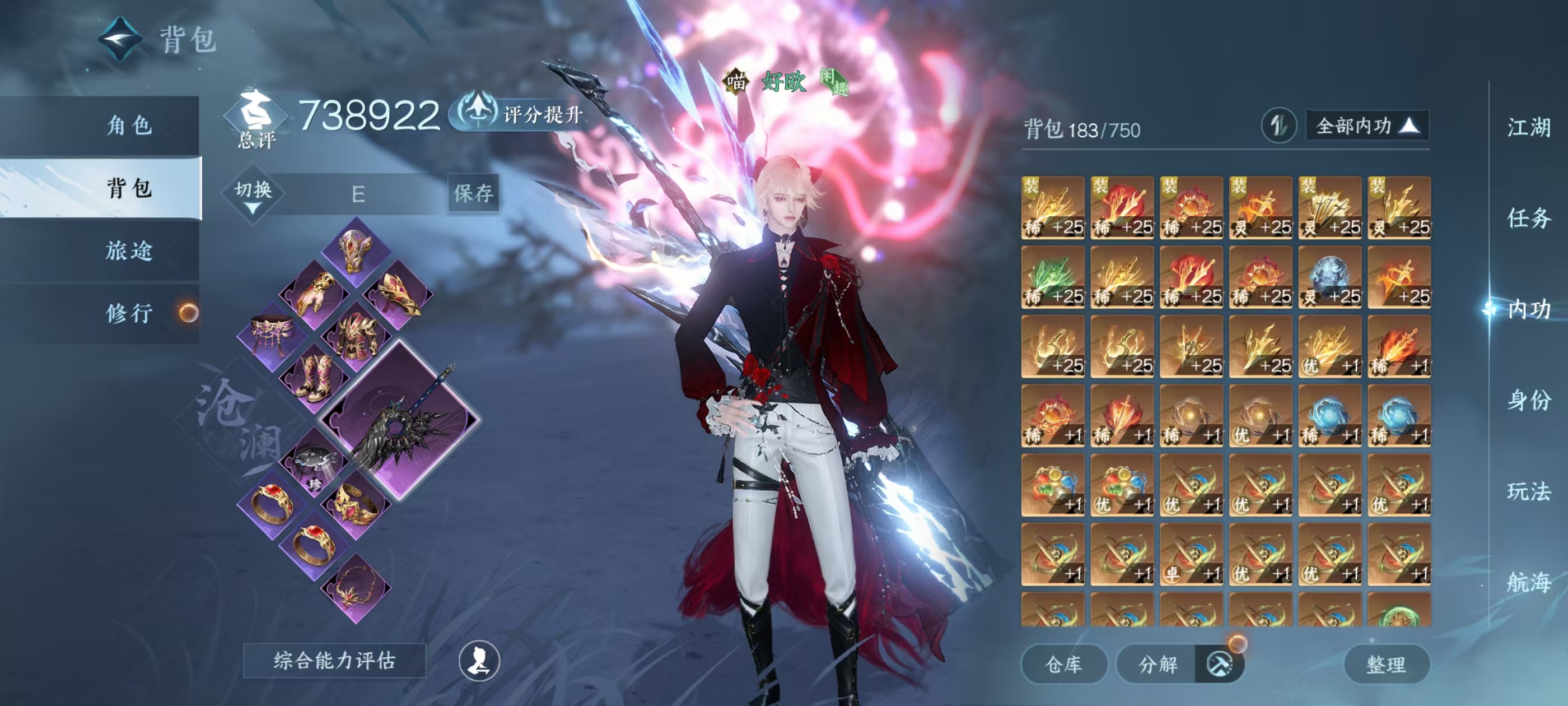Select the equipped large weapon slot

point(400,420)
